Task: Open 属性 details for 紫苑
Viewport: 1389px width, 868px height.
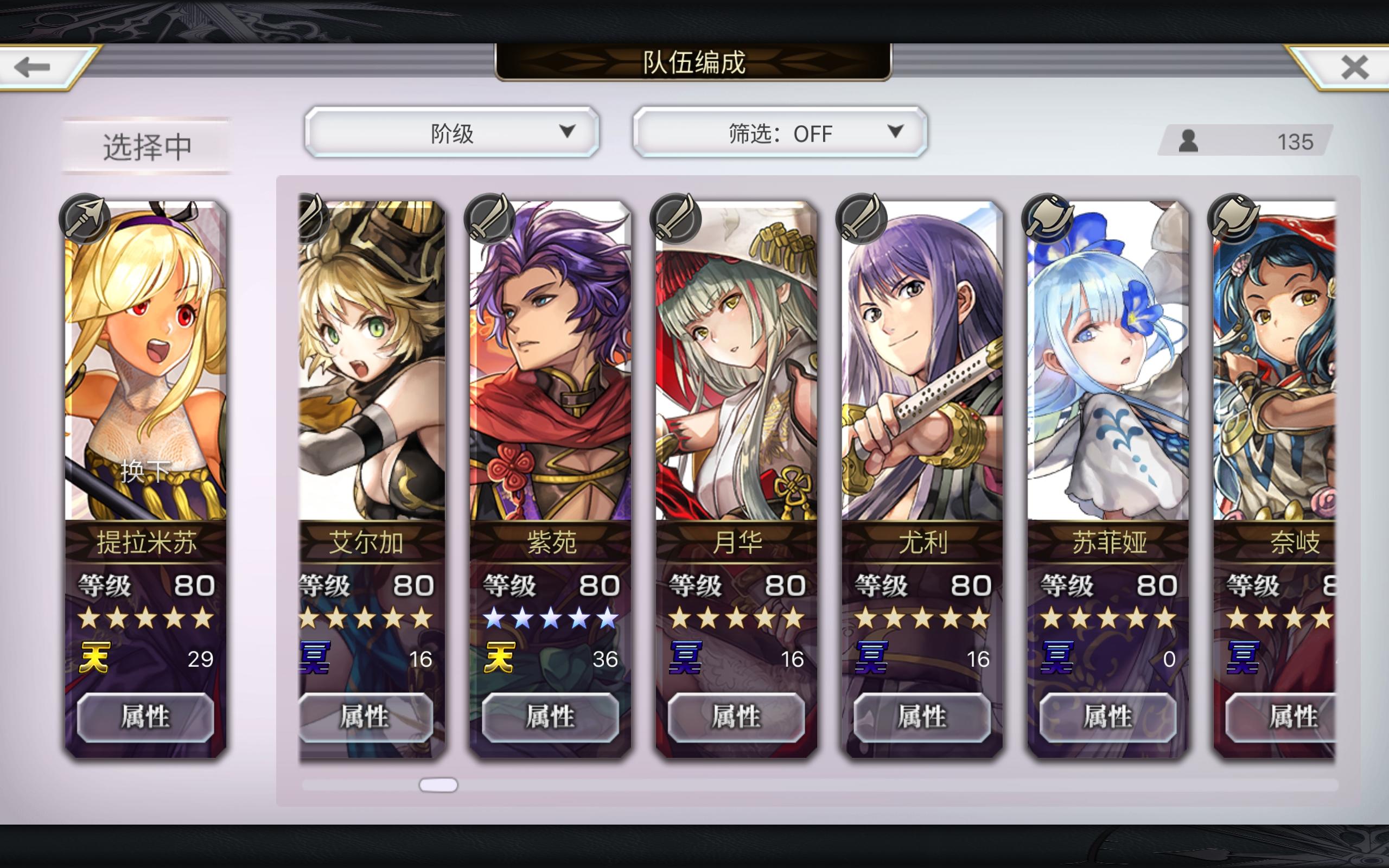Action: [x=552, y=717]
